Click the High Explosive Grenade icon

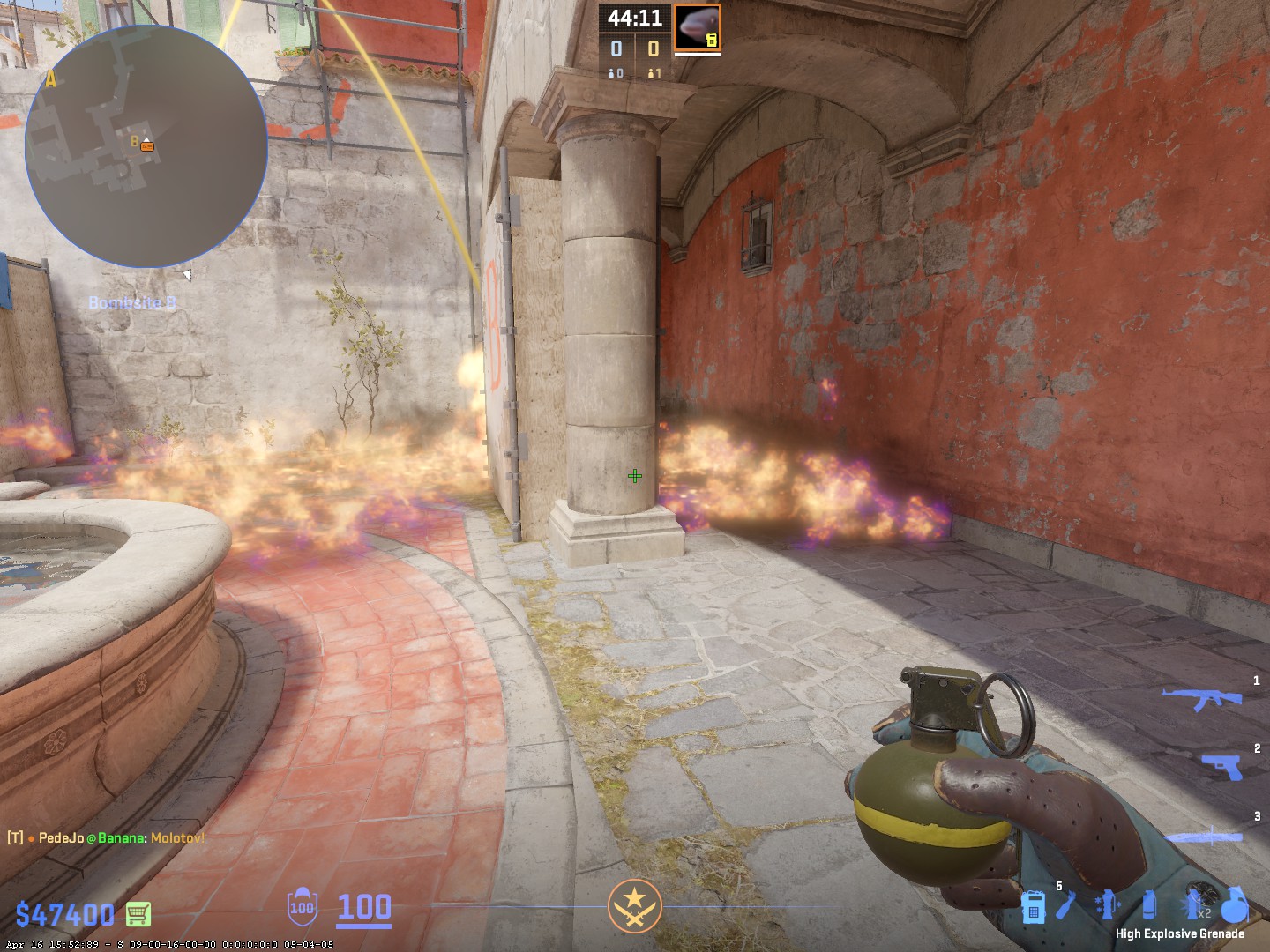1236,904
